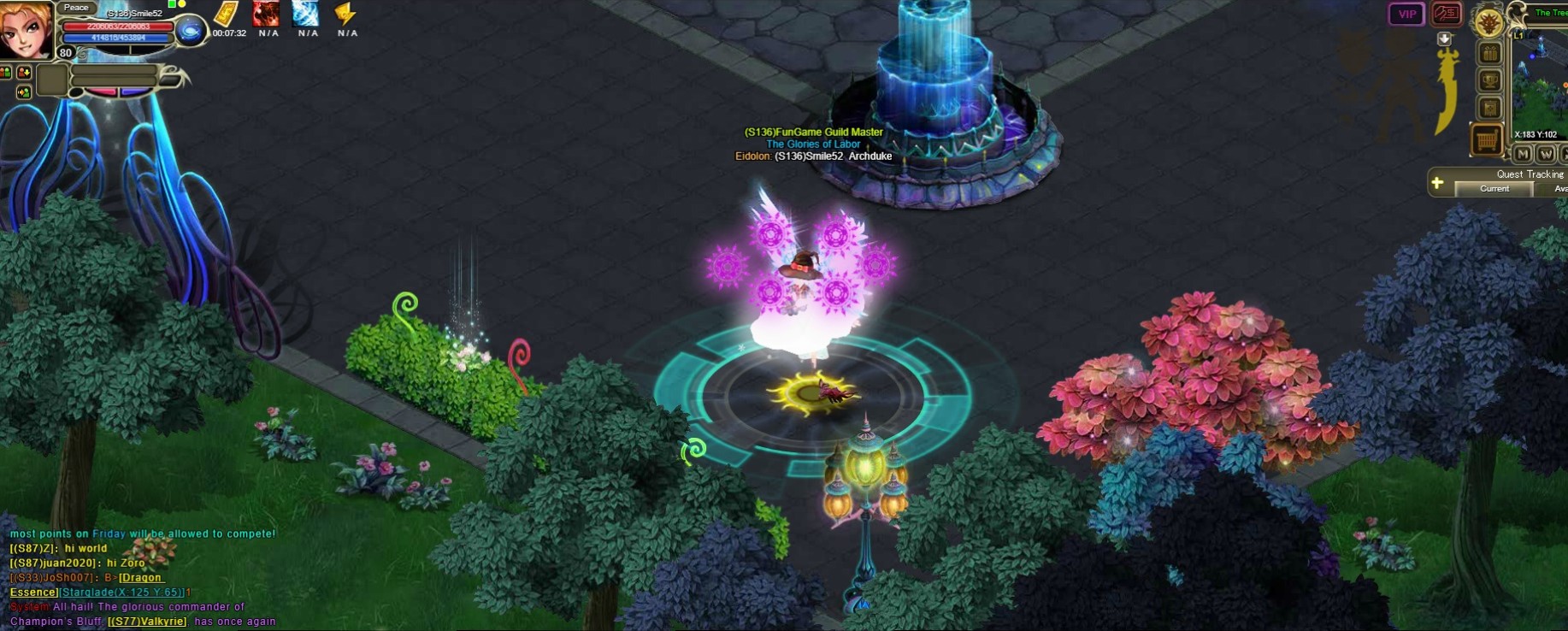Click the Starglade coordinates link in chat
1568x631 pixels.
(121, 593)
